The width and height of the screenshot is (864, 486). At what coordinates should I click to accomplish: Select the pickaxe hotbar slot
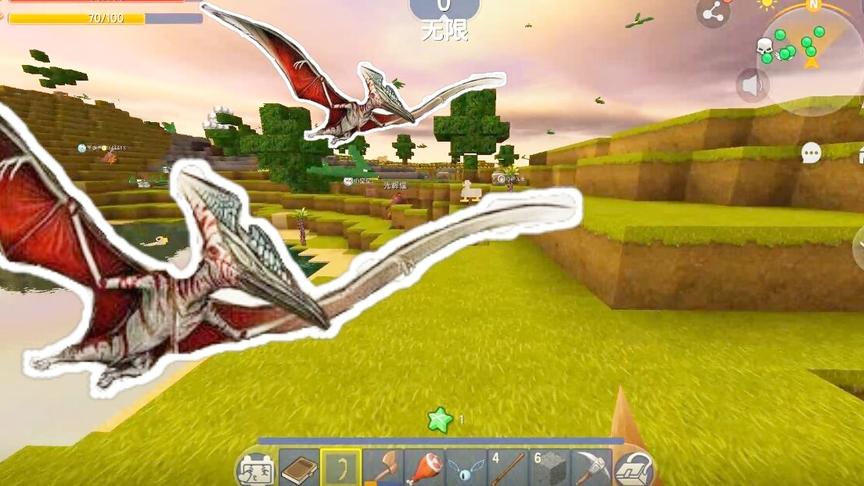click(591, 467)
